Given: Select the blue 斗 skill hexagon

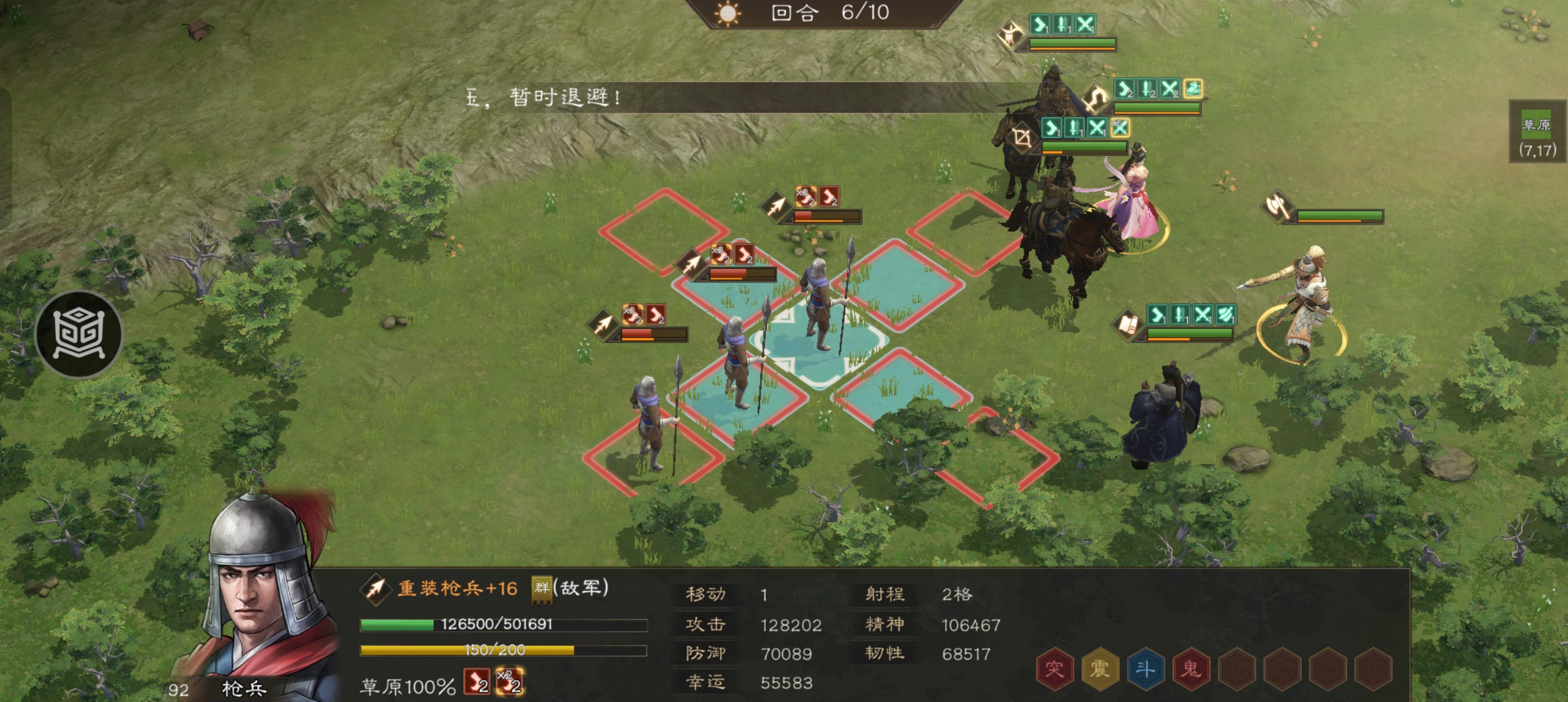Looking at the screenshot, I should tap(1144, 668).
